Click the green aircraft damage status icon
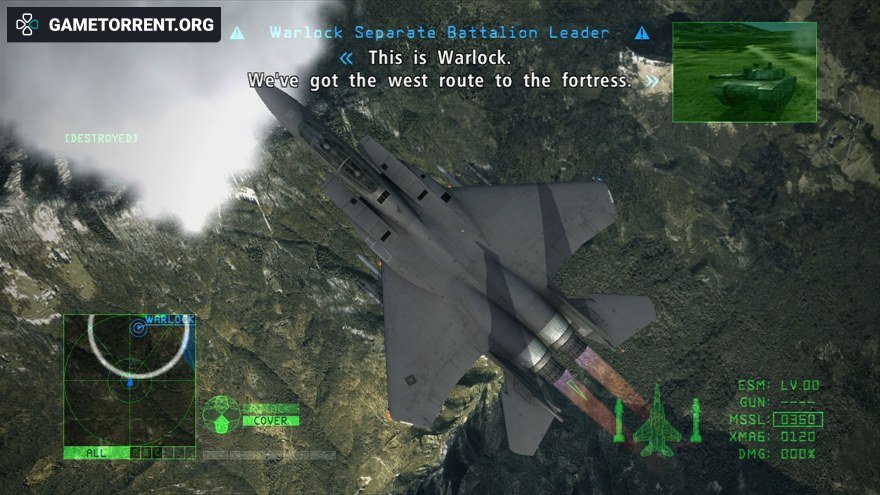The height and width of the screenshot is (495, 880). click(x=657, y=420)
